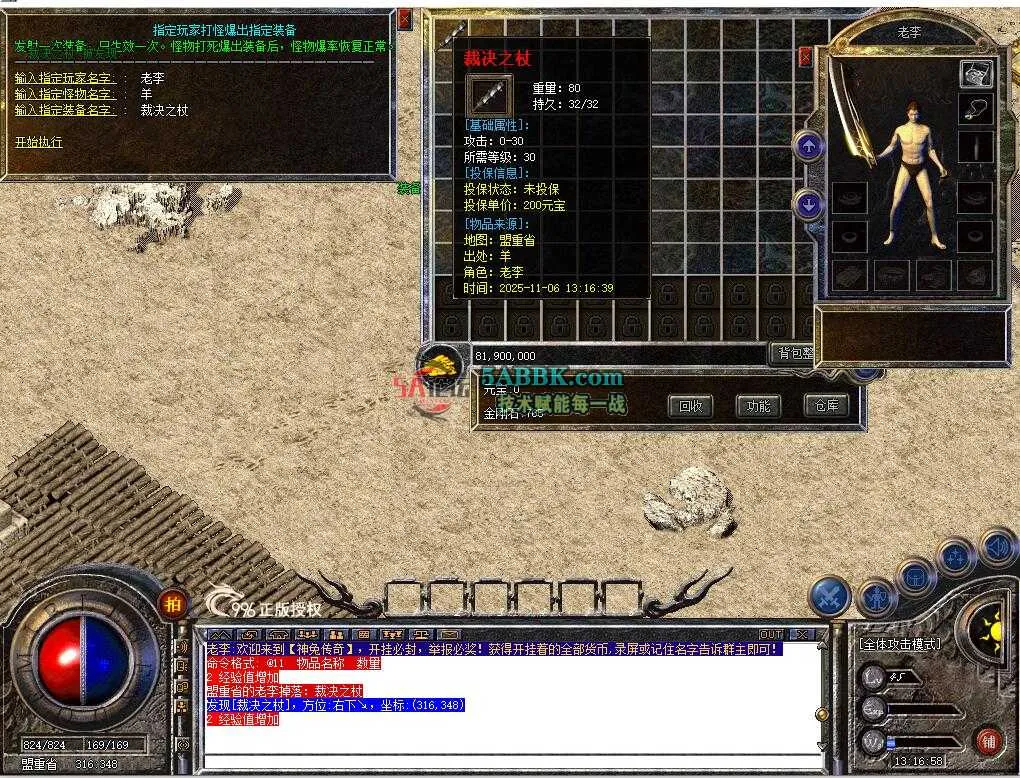Edit the 指定装备名字 field showing 裁决之杖
The width and height of the screenshot is (1020, 778).
165,110
